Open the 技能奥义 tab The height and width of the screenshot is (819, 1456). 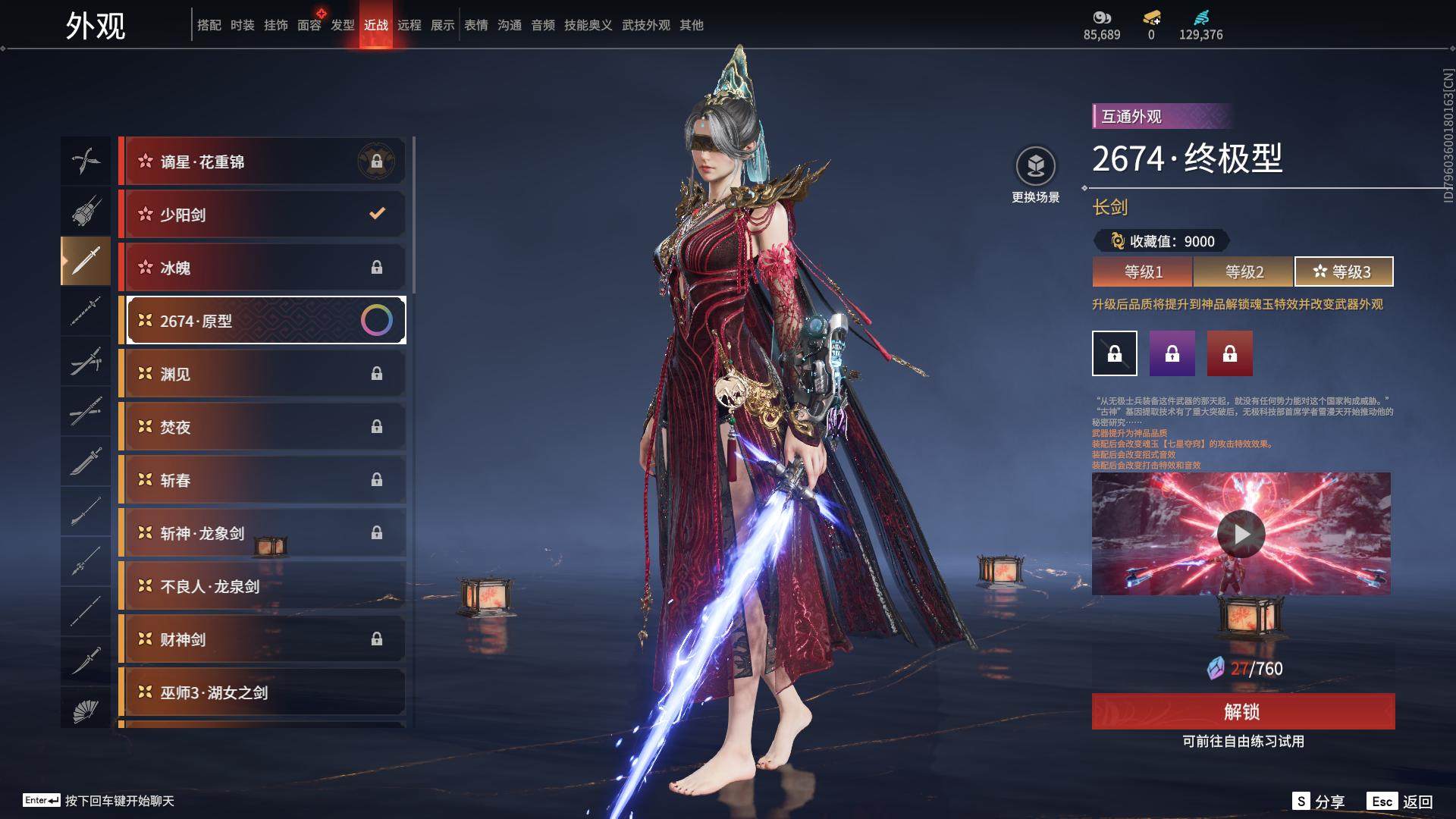click(588, 25)
